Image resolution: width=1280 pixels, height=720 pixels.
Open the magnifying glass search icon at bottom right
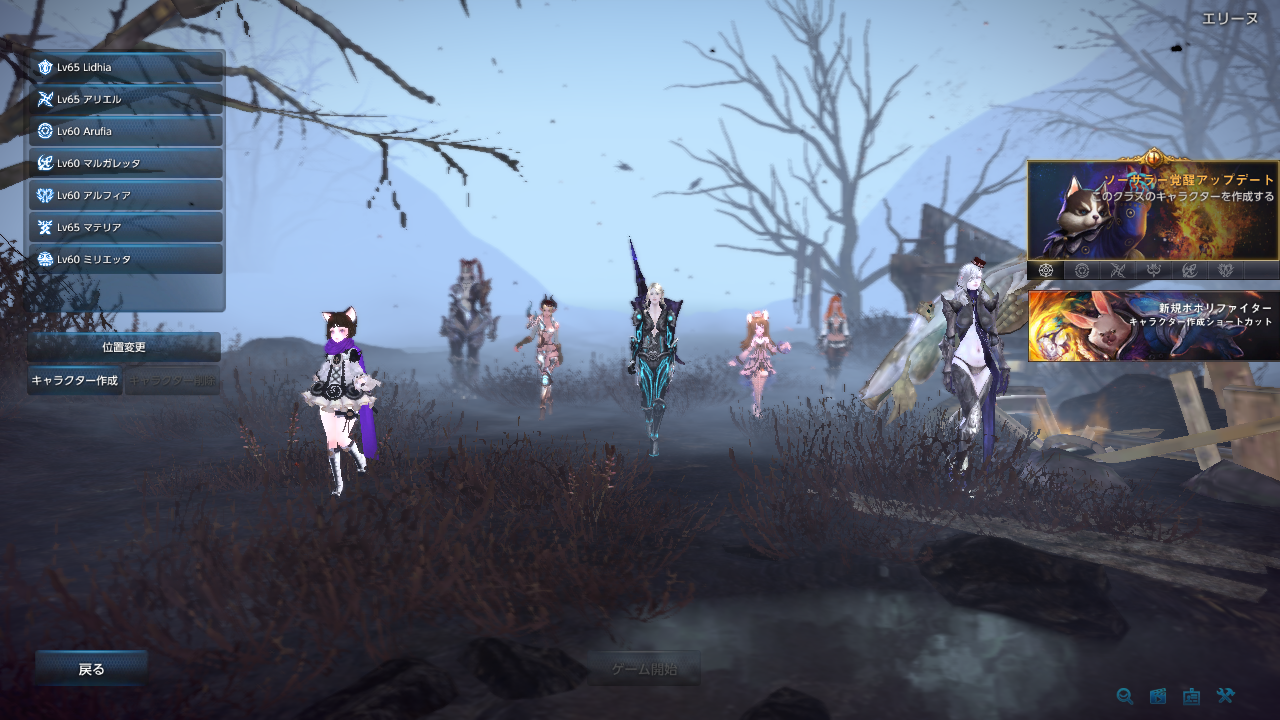tap(1125, 696)
